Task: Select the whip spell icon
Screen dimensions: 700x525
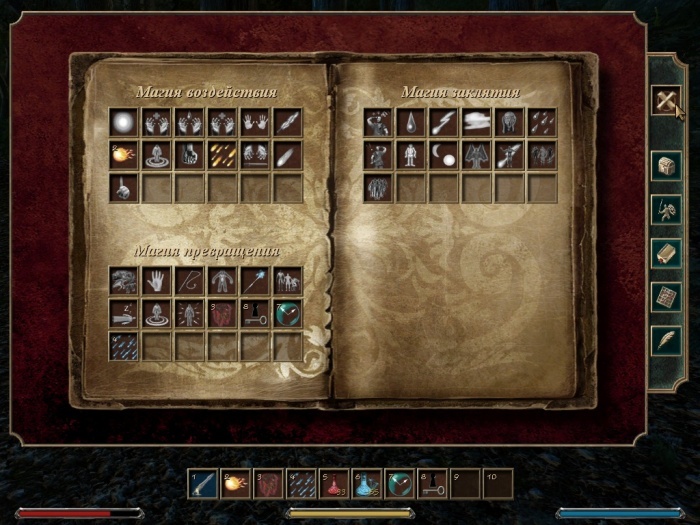Action: [x=190, y=281]
